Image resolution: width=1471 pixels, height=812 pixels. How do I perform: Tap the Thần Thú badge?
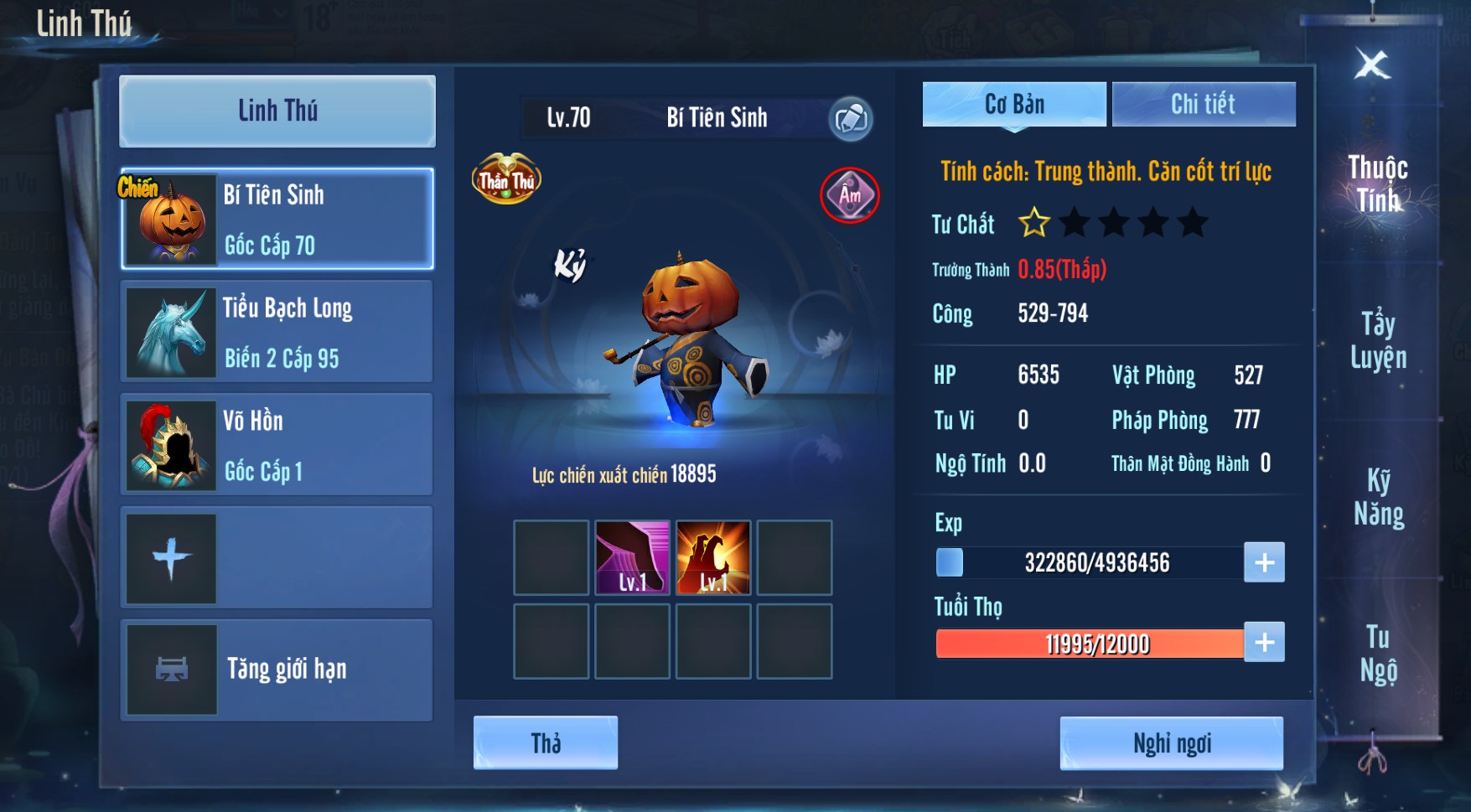coord(506,178)
